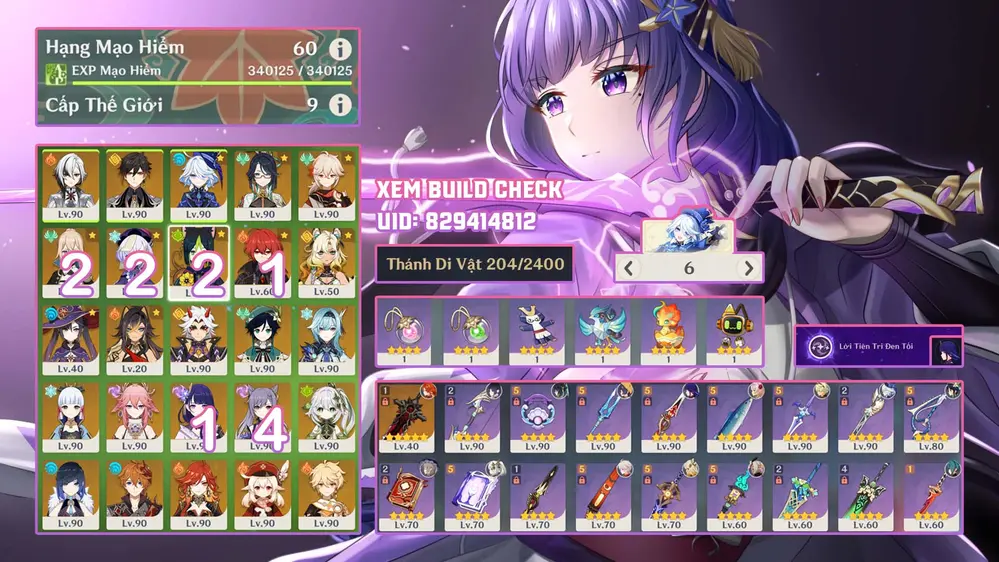Screen dimensions: 999x562
Task: Select the Lv.20 Dehya portrait
Action: (x=134, y=339)
